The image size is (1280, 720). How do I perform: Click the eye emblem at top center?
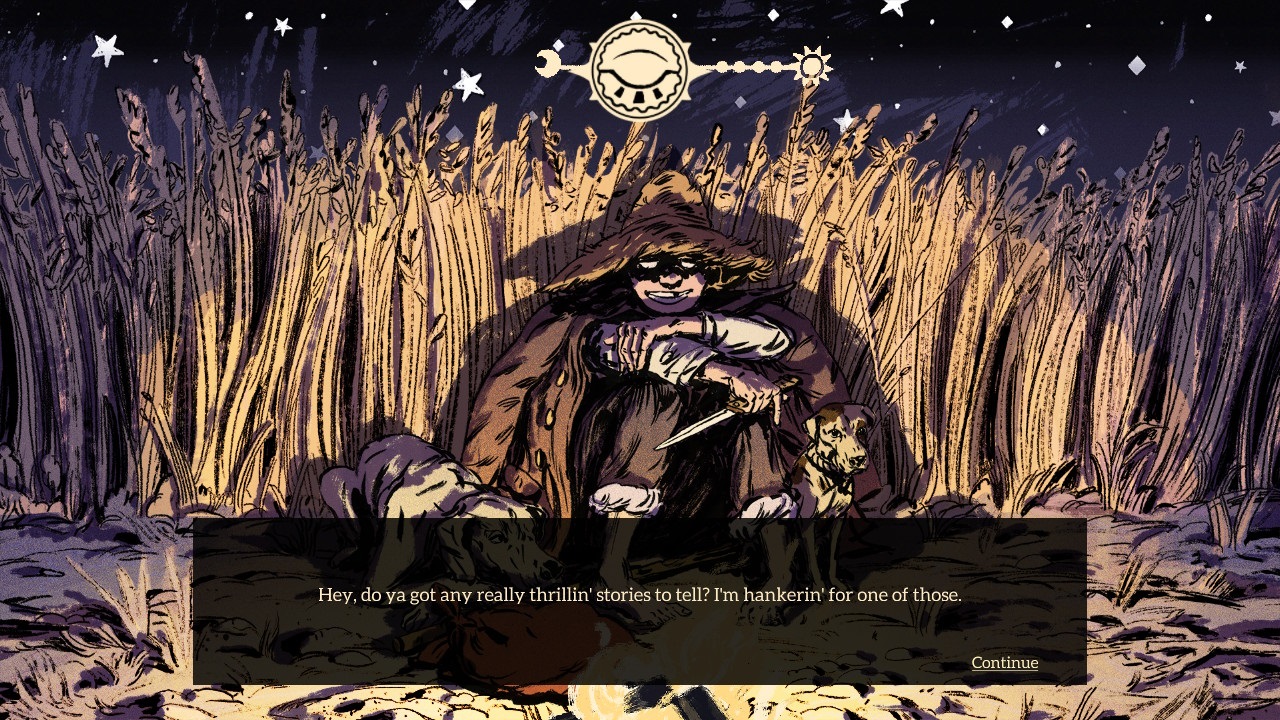click(x=640, y=66)
